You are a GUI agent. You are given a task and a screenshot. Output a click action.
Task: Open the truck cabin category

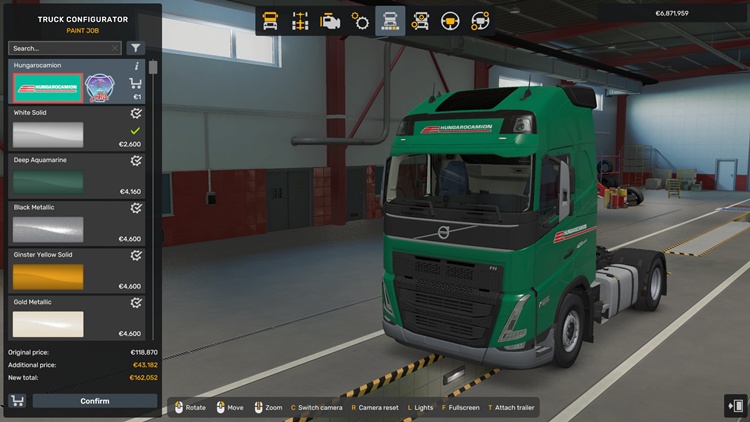(270, 20)
